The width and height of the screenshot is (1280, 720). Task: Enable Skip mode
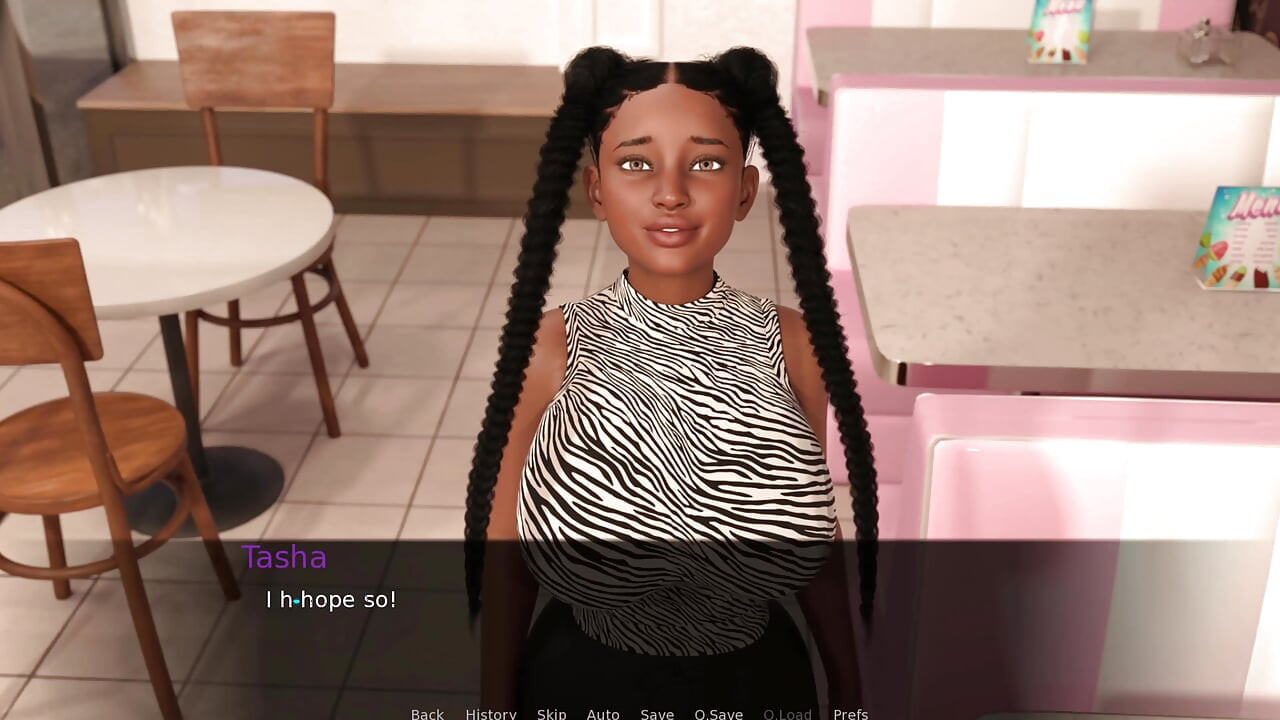coord(551,713)
